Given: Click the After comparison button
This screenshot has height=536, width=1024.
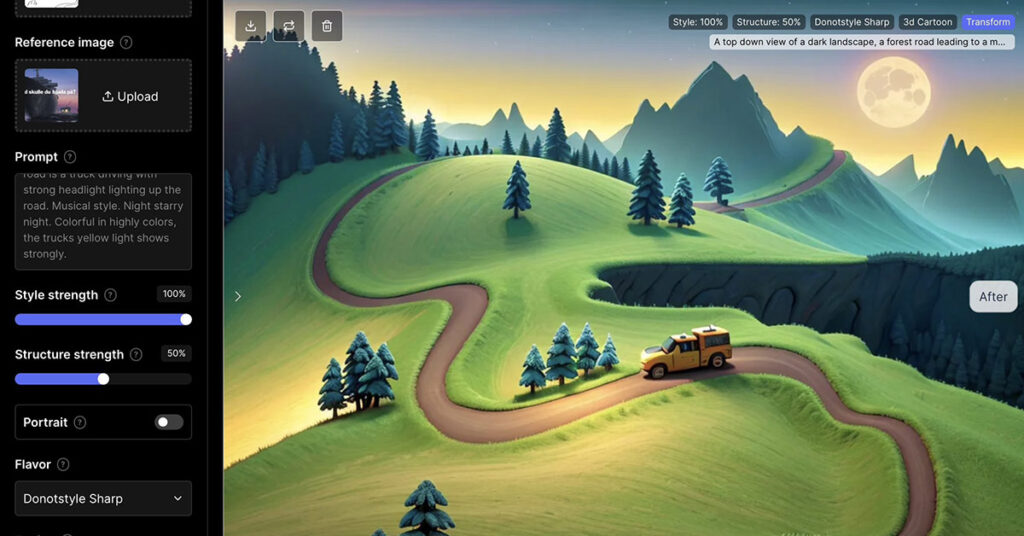Looking at the screenshot, I should pos(993,296).
